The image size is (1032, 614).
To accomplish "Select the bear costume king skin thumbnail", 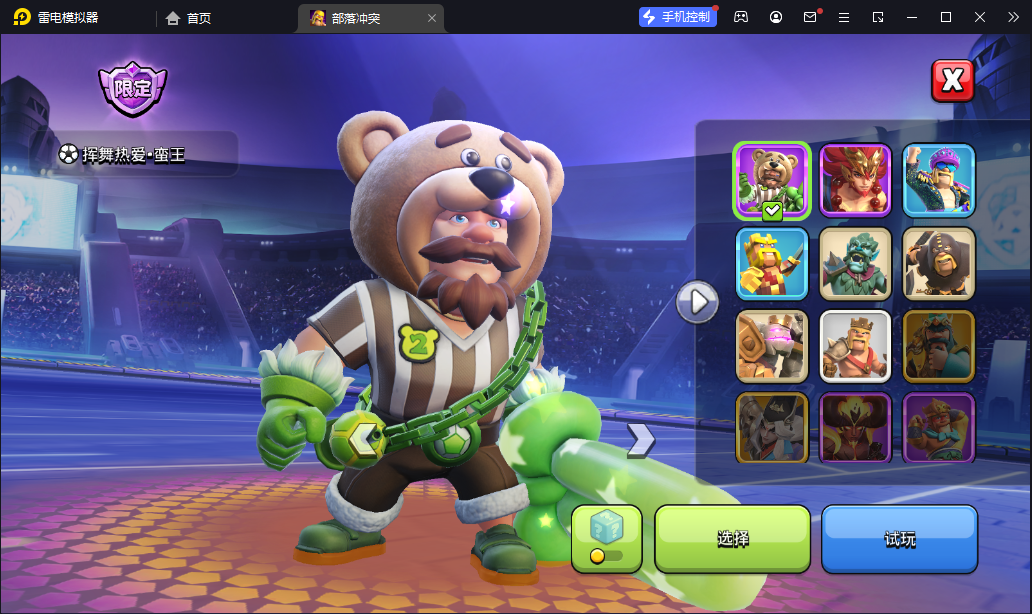I will pyautogui.click(x=772, y=180).
